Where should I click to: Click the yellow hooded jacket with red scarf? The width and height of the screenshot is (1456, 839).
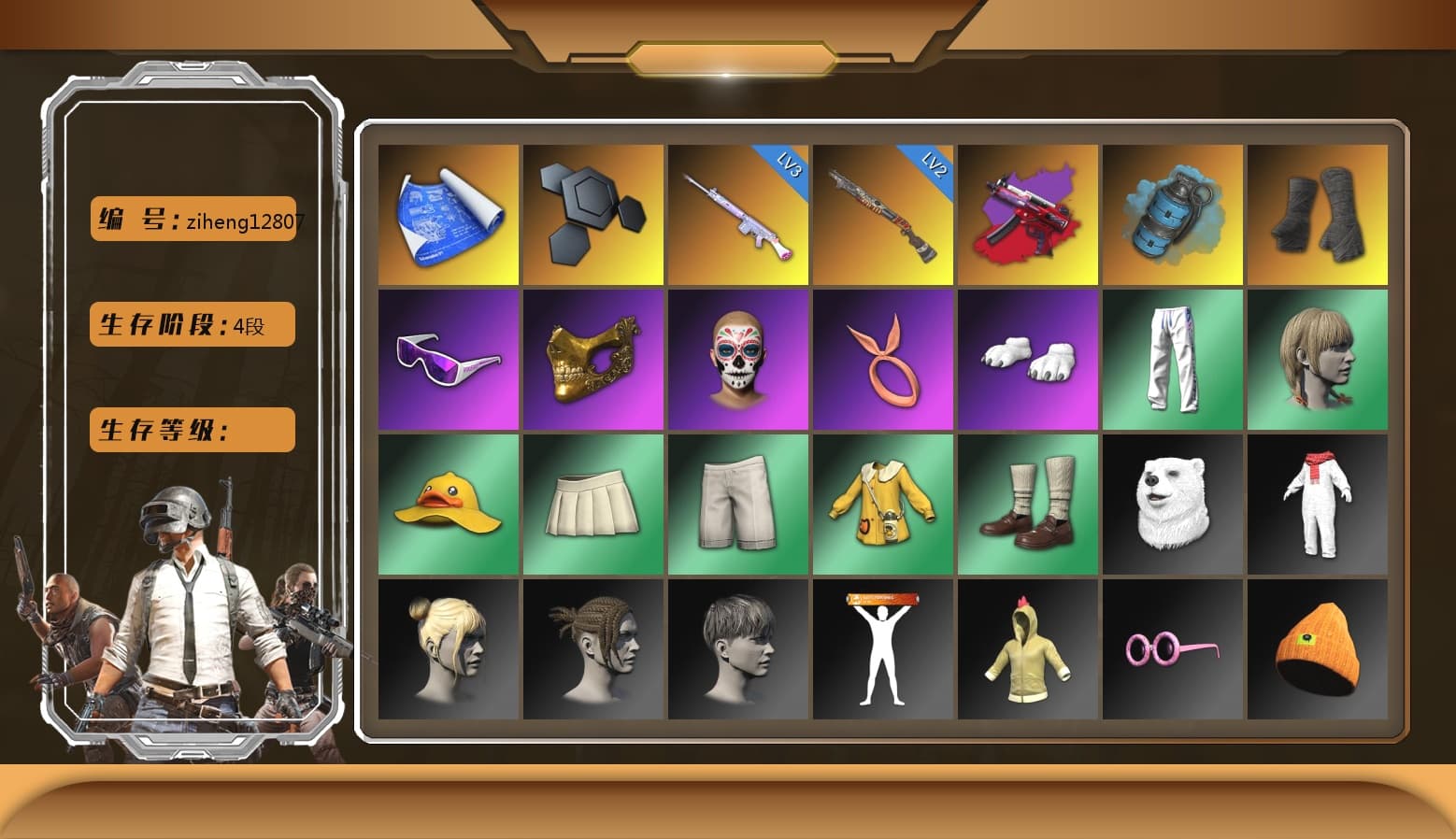click(x=1320, y=505)
